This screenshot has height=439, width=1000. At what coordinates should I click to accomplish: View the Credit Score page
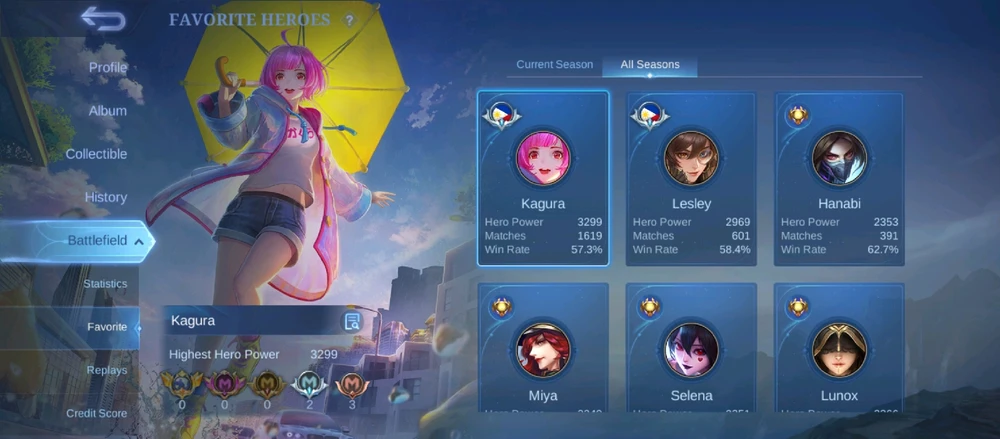(x=97, y=413)
